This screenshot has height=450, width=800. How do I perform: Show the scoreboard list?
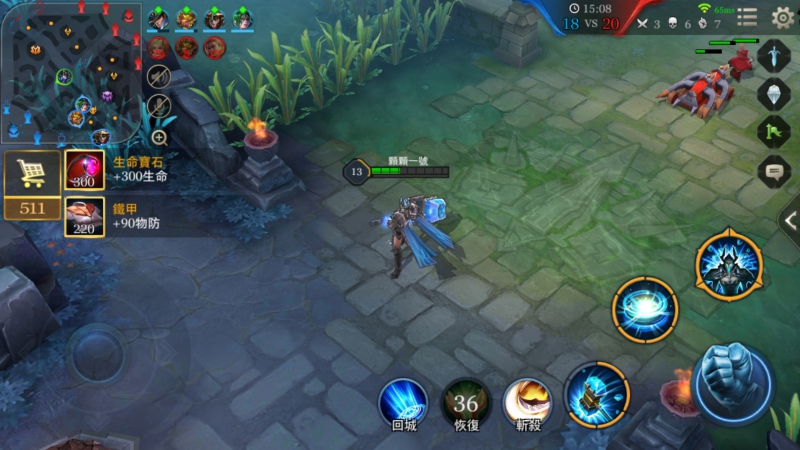[747, 17]
